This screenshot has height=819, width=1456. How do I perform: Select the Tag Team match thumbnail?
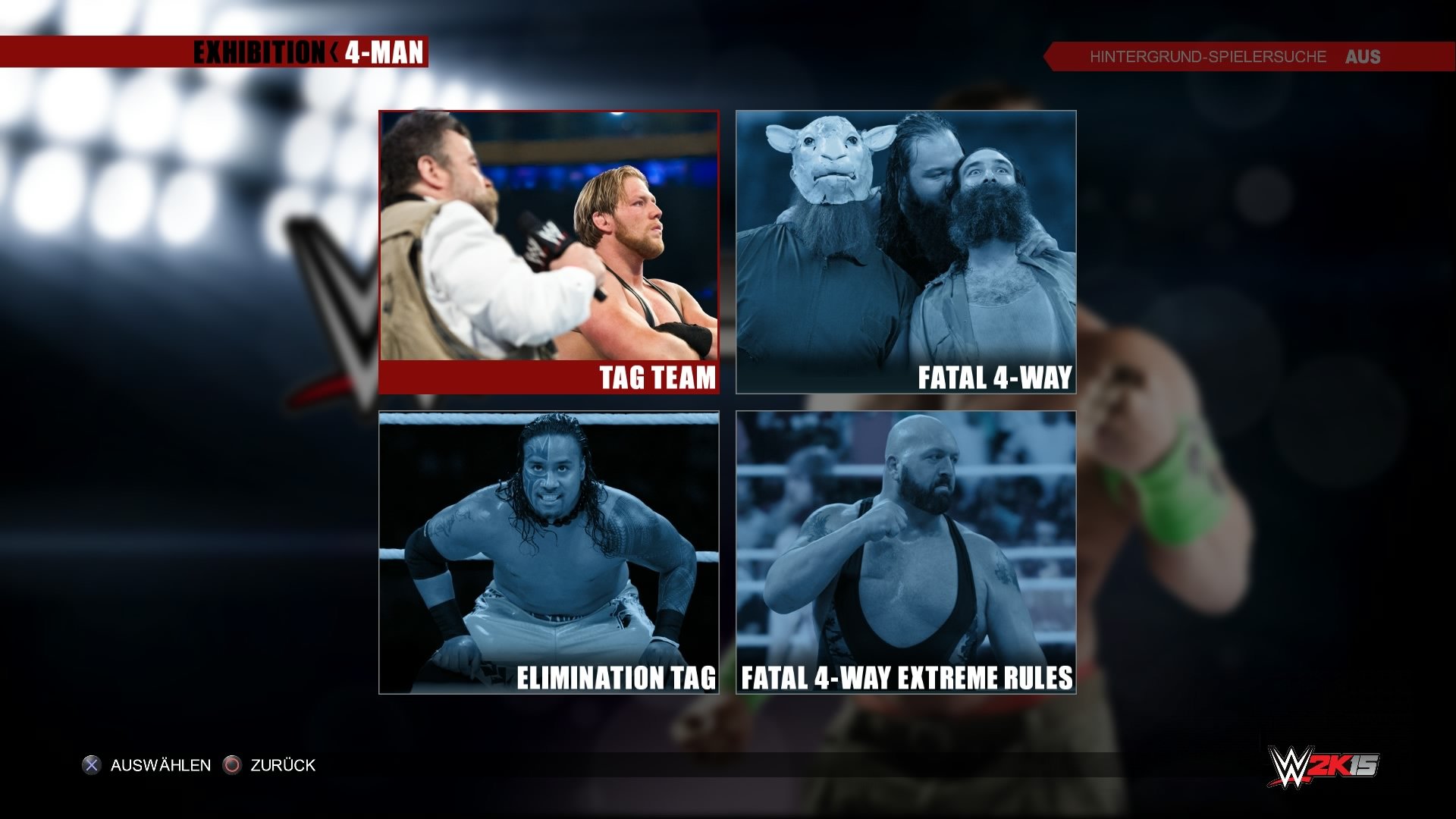(548, 243)
